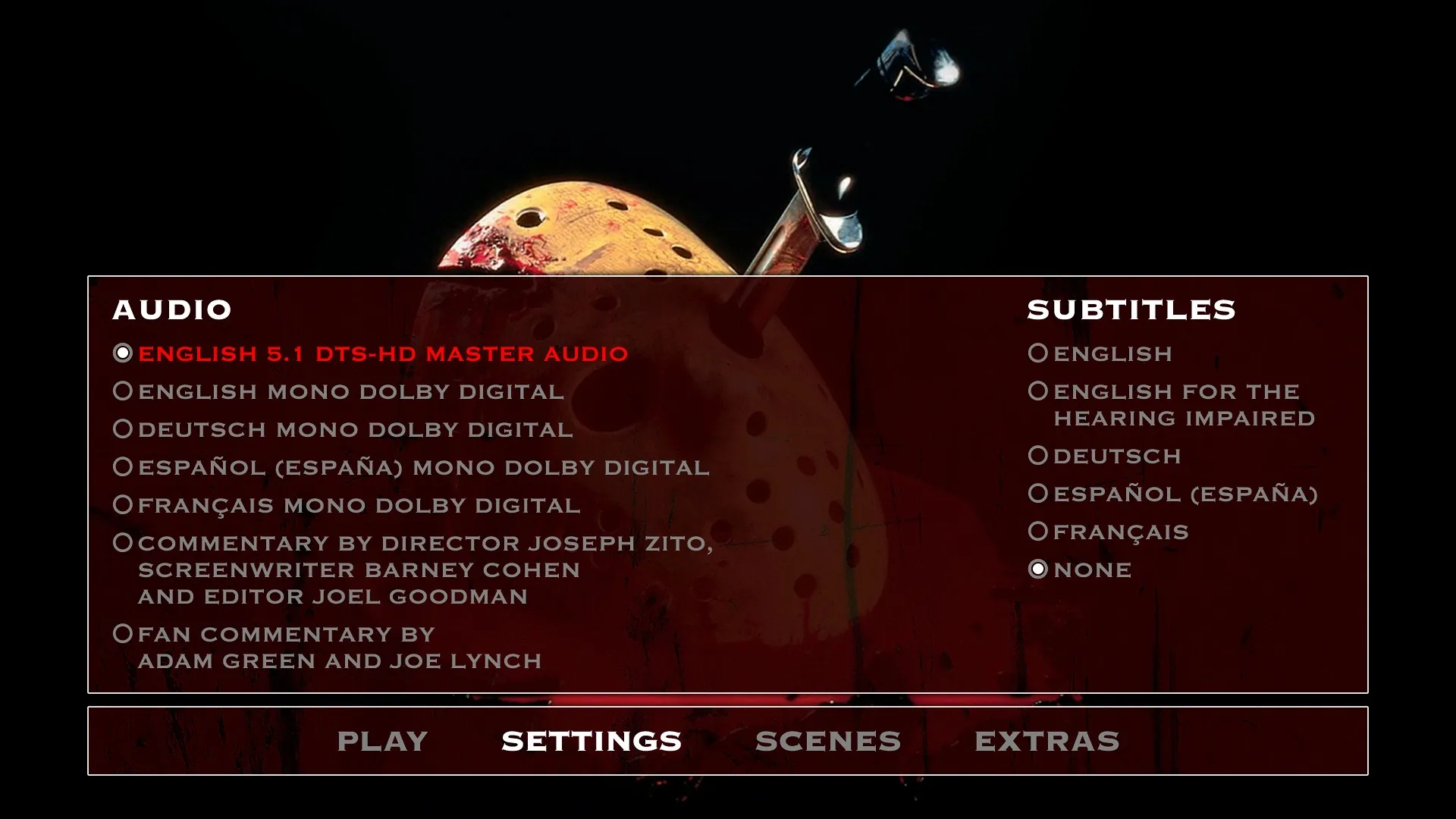Enable Deutsch subtitles
This screenshot has height=819, width=1456.
tap(1115, 456)
